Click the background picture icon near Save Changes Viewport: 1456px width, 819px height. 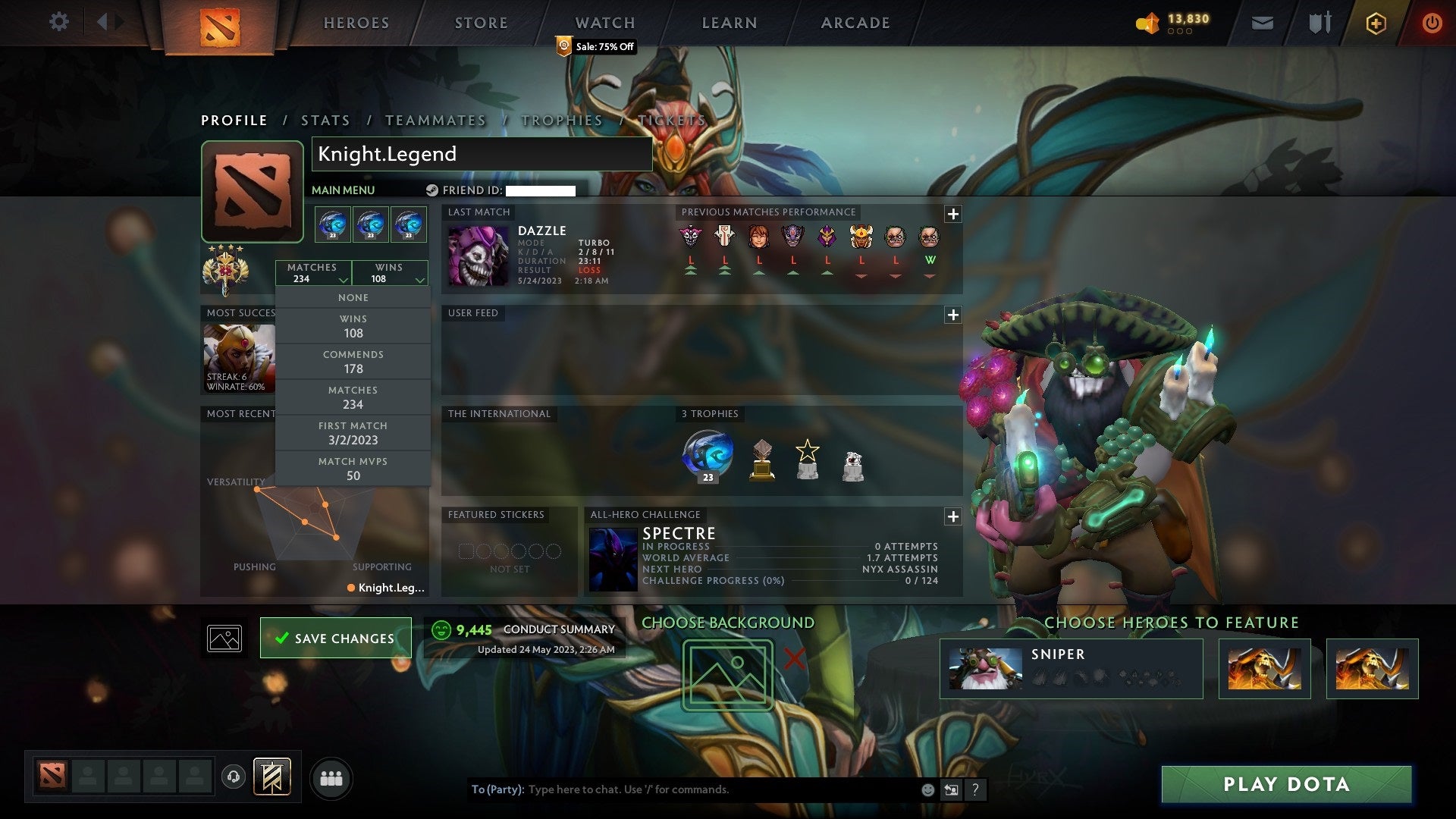(223, 638)
